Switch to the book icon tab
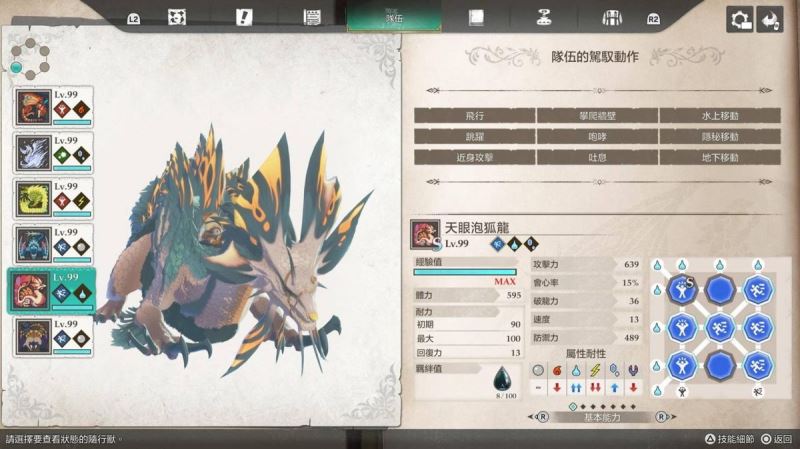This screenshot has height=449, width=800. 477,17
